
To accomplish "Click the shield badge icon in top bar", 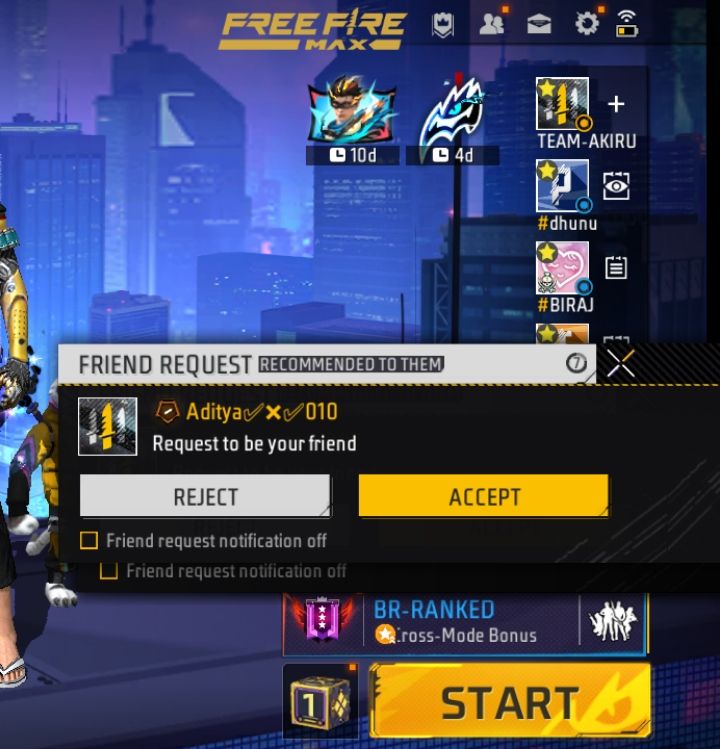I will [443, 23].
